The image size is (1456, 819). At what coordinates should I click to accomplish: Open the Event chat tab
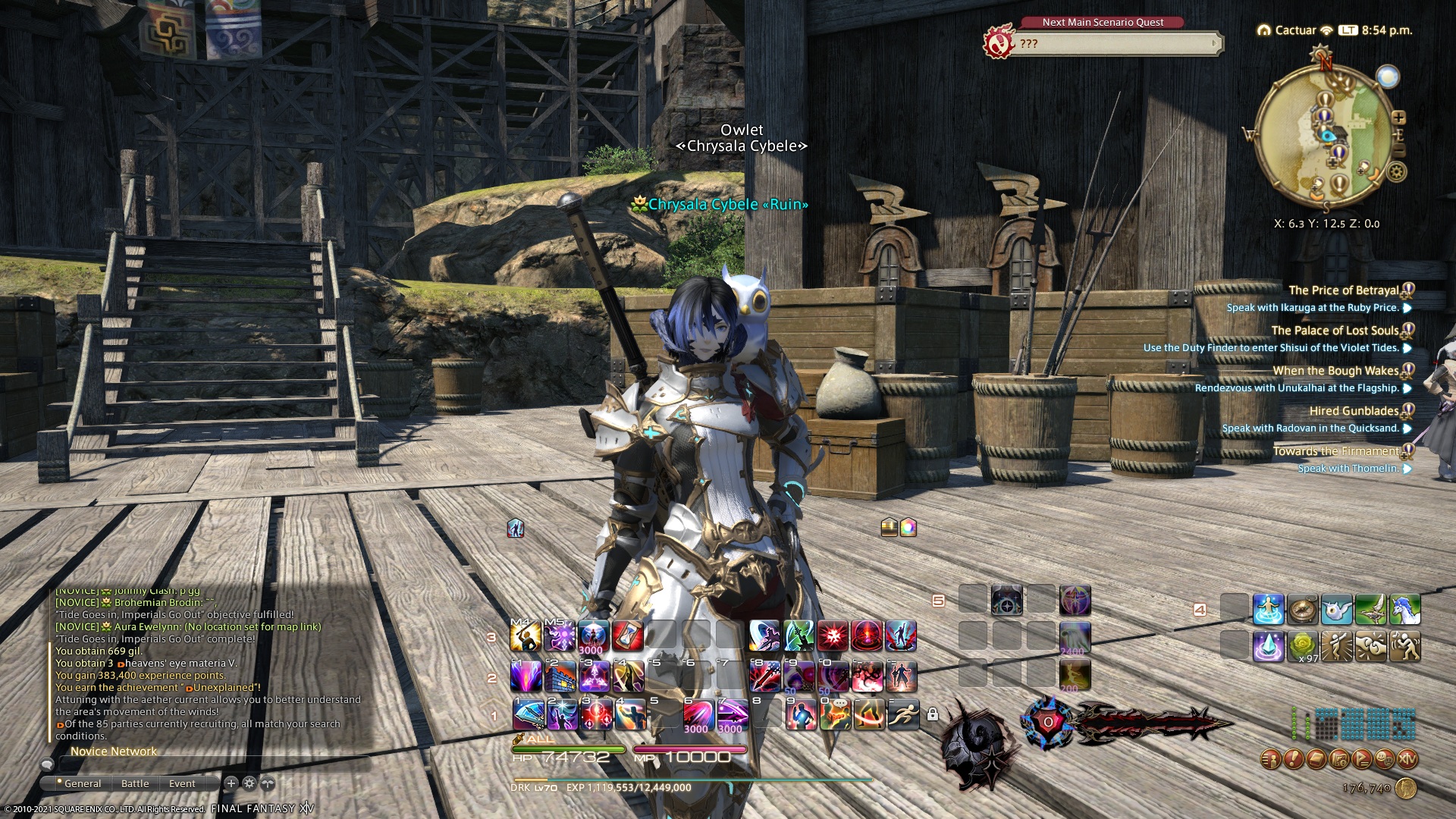click(x=182, y=783)
